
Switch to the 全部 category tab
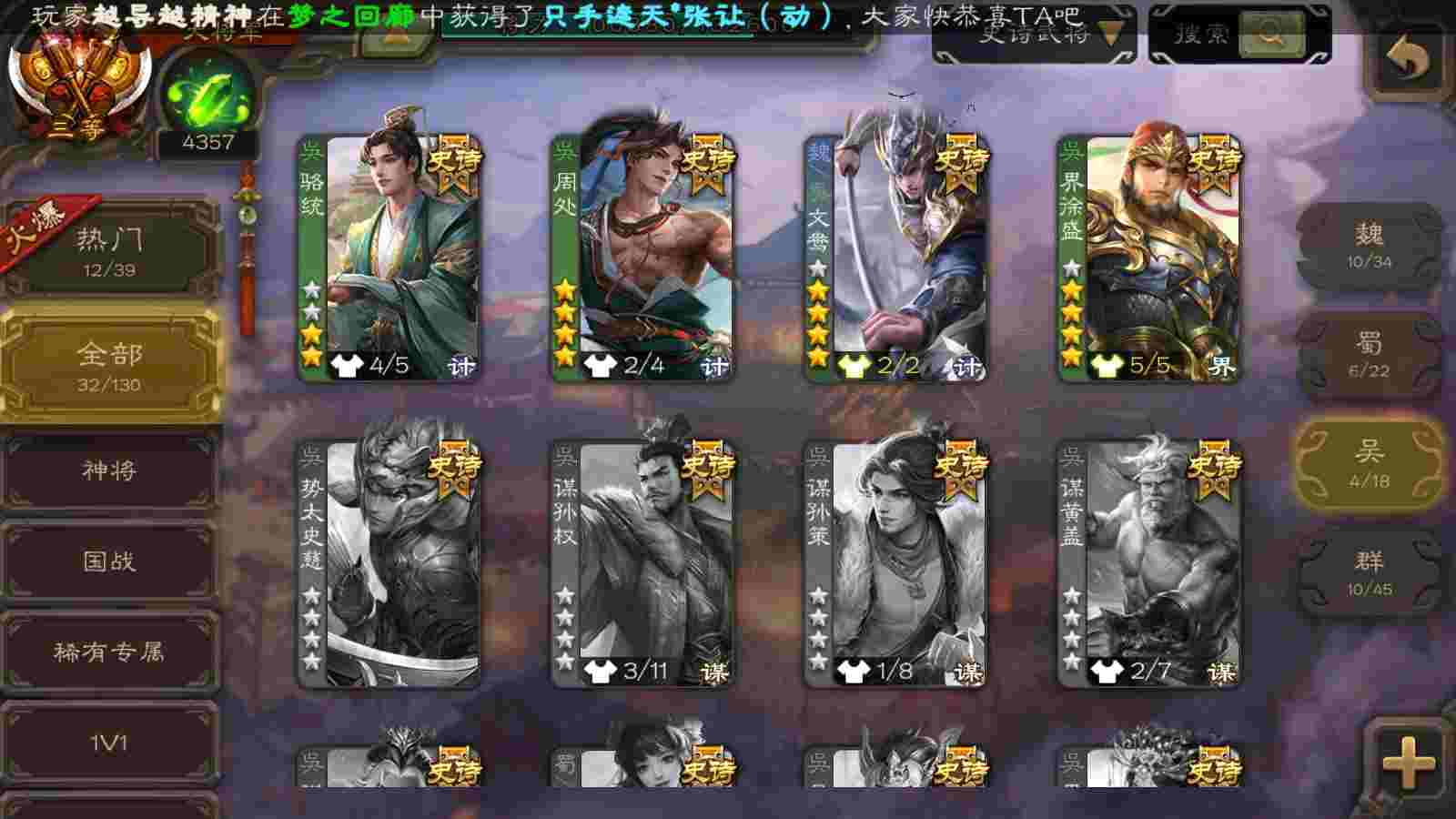click(109, 366)
